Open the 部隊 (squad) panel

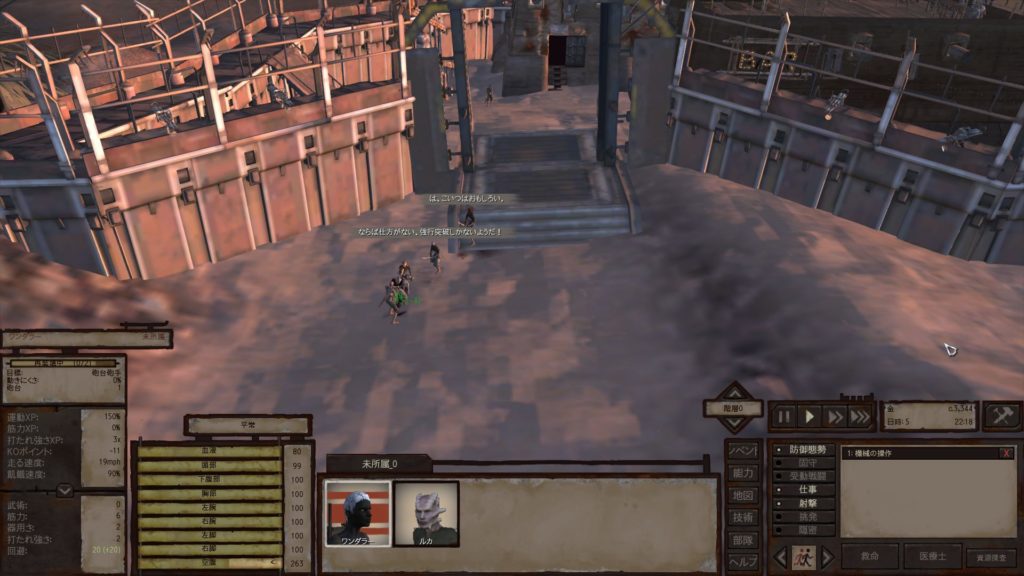click(741, 539)
